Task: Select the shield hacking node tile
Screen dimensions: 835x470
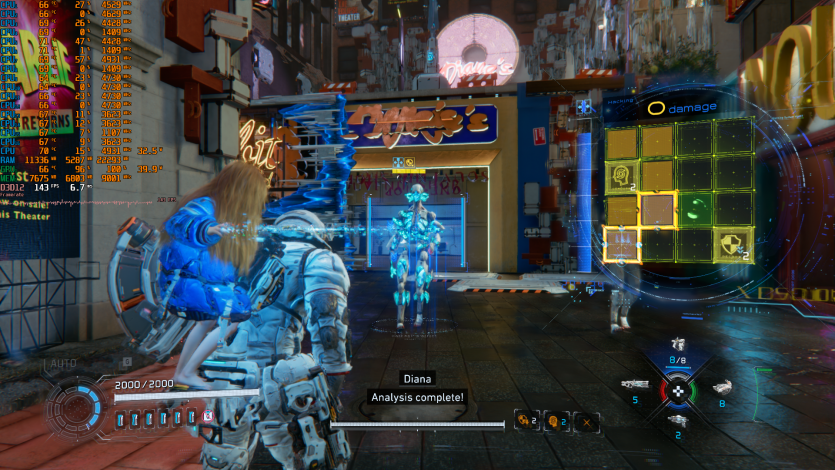Action: (x=734, y=244)
